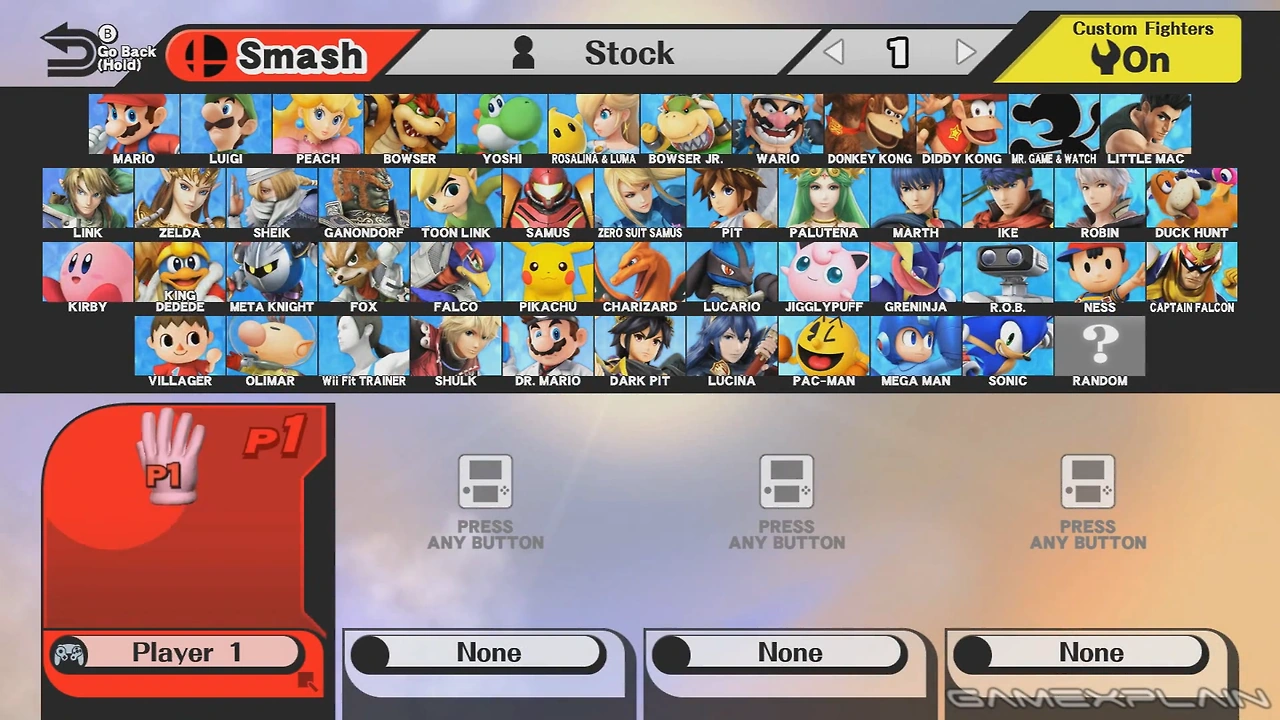Pick the Random fighter question mark
Viewport: 1280px width, 720px height.
1099,345
